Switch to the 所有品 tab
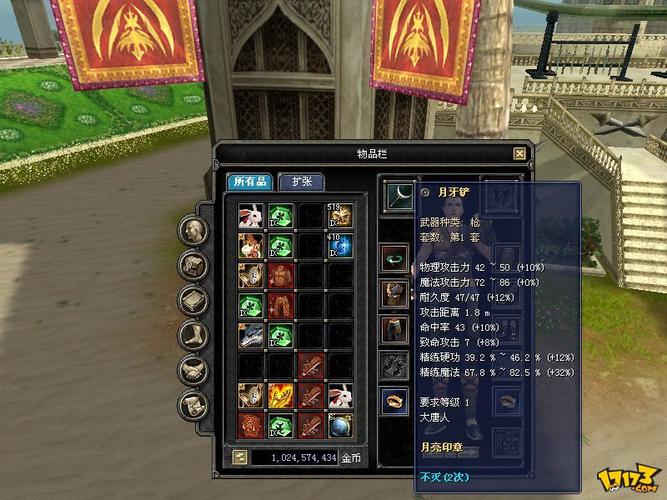The height and width of the screenshot is (500, 667). pos(249,182)
